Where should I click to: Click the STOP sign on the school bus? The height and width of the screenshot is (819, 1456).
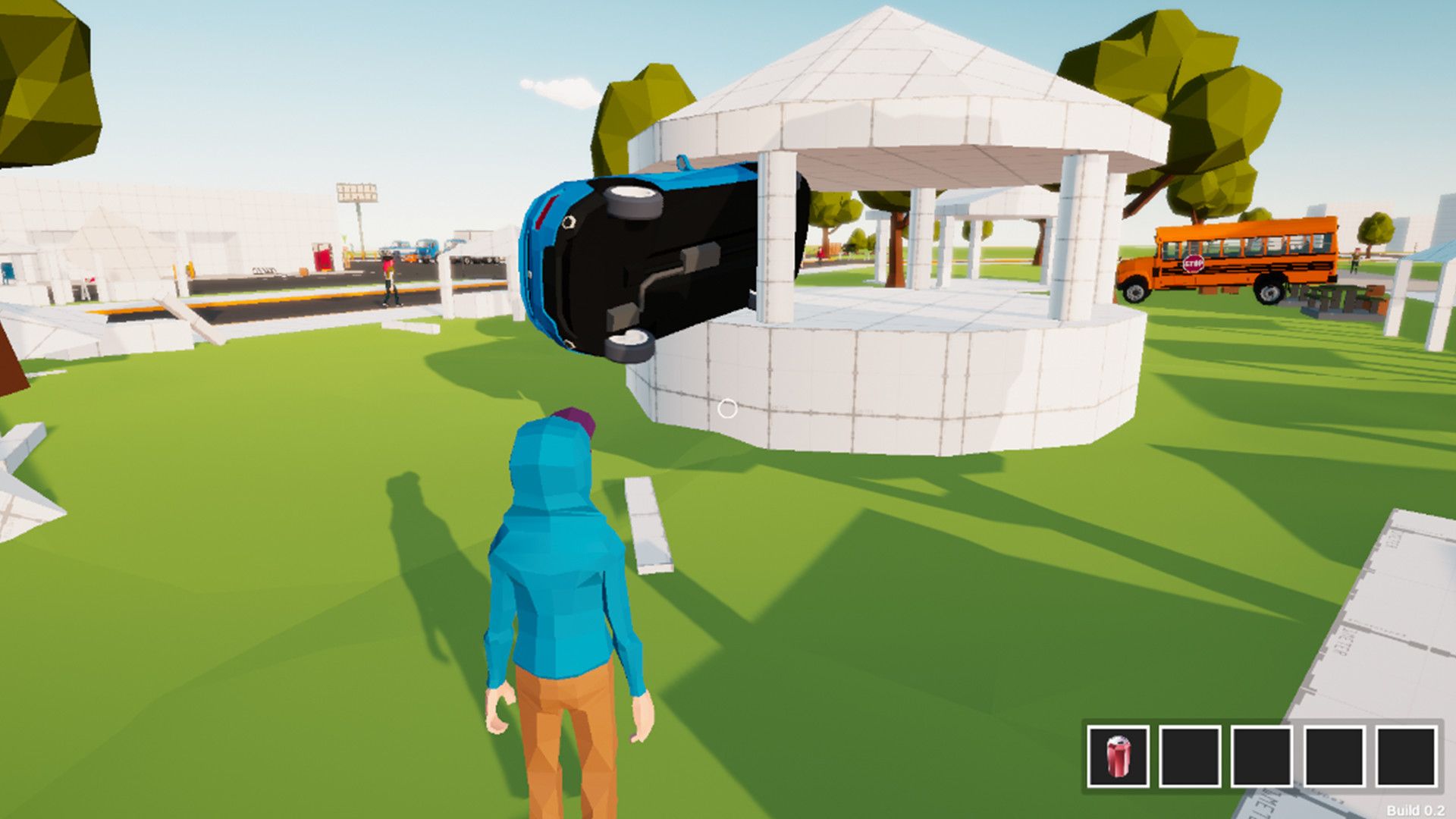tap(1195, 263)
